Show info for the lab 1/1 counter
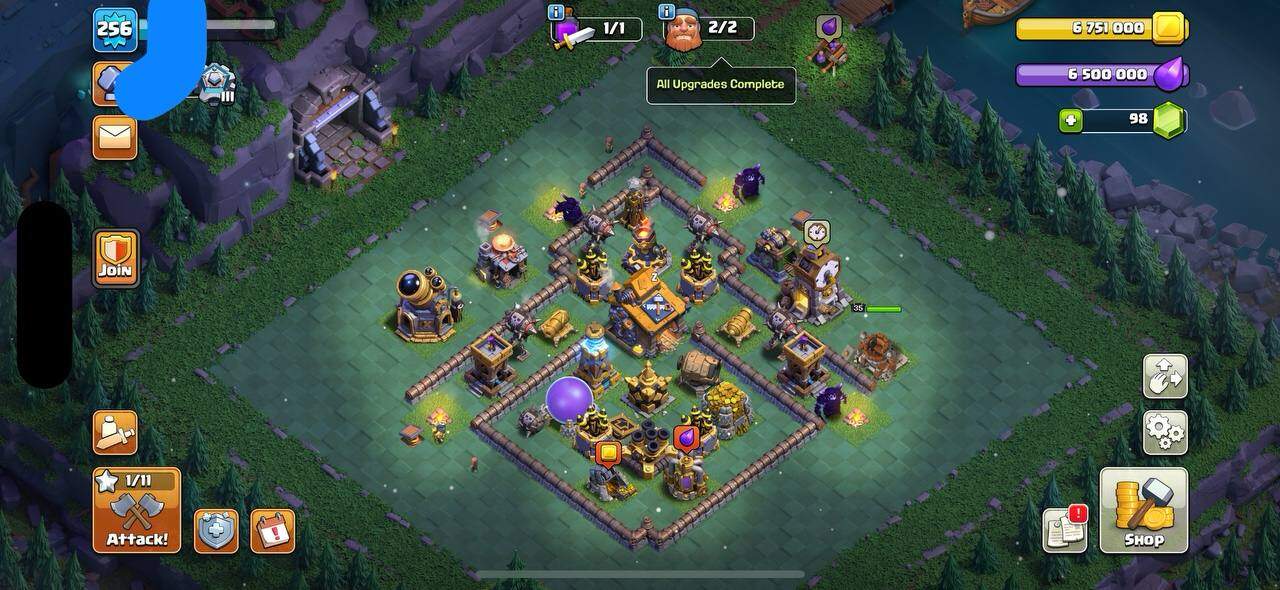The image size is (1280, 590). click(556, 12)
